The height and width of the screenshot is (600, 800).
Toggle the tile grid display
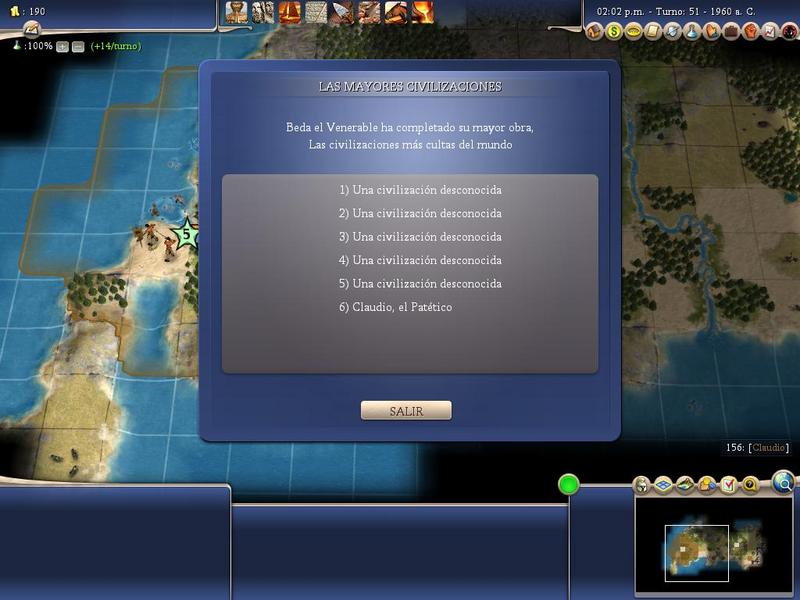point(661,485)
